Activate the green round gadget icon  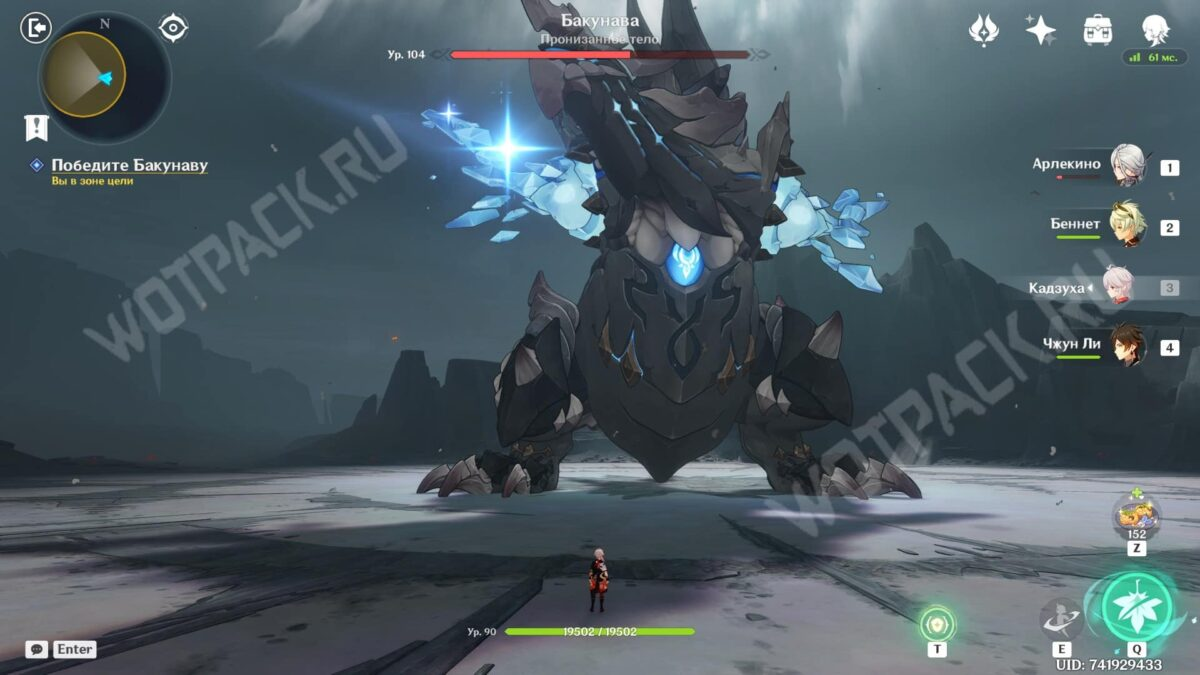point(937,624)
